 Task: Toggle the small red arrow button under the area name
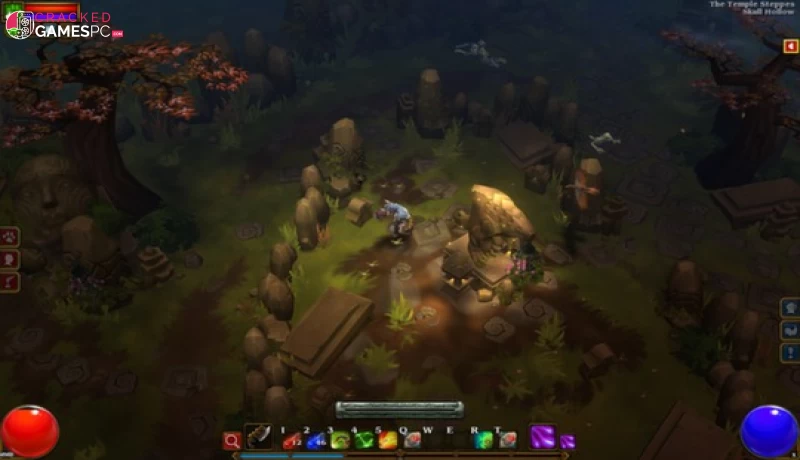tap(790, 47)
